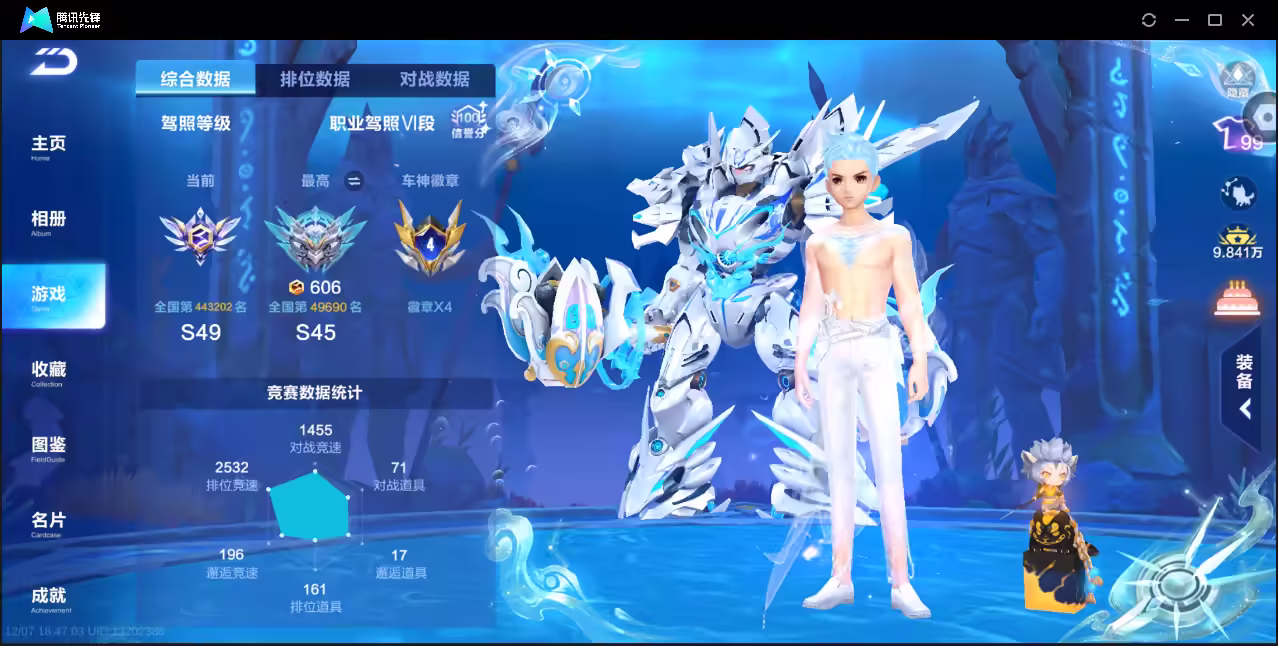Switch to the 排位数据 tab

tap(315, 80)
